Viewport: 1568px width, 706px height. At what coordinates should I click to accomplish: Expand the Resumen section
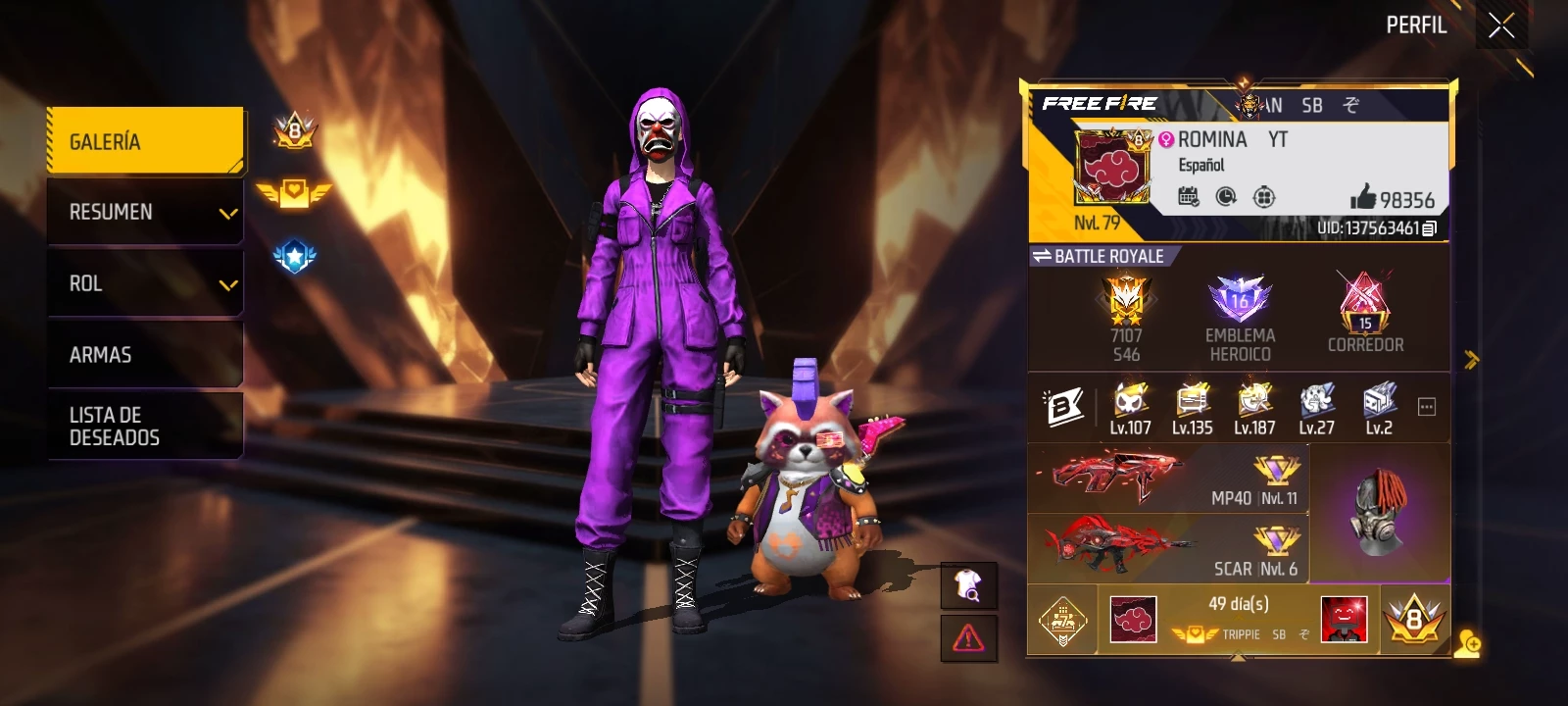pos(145,212)
